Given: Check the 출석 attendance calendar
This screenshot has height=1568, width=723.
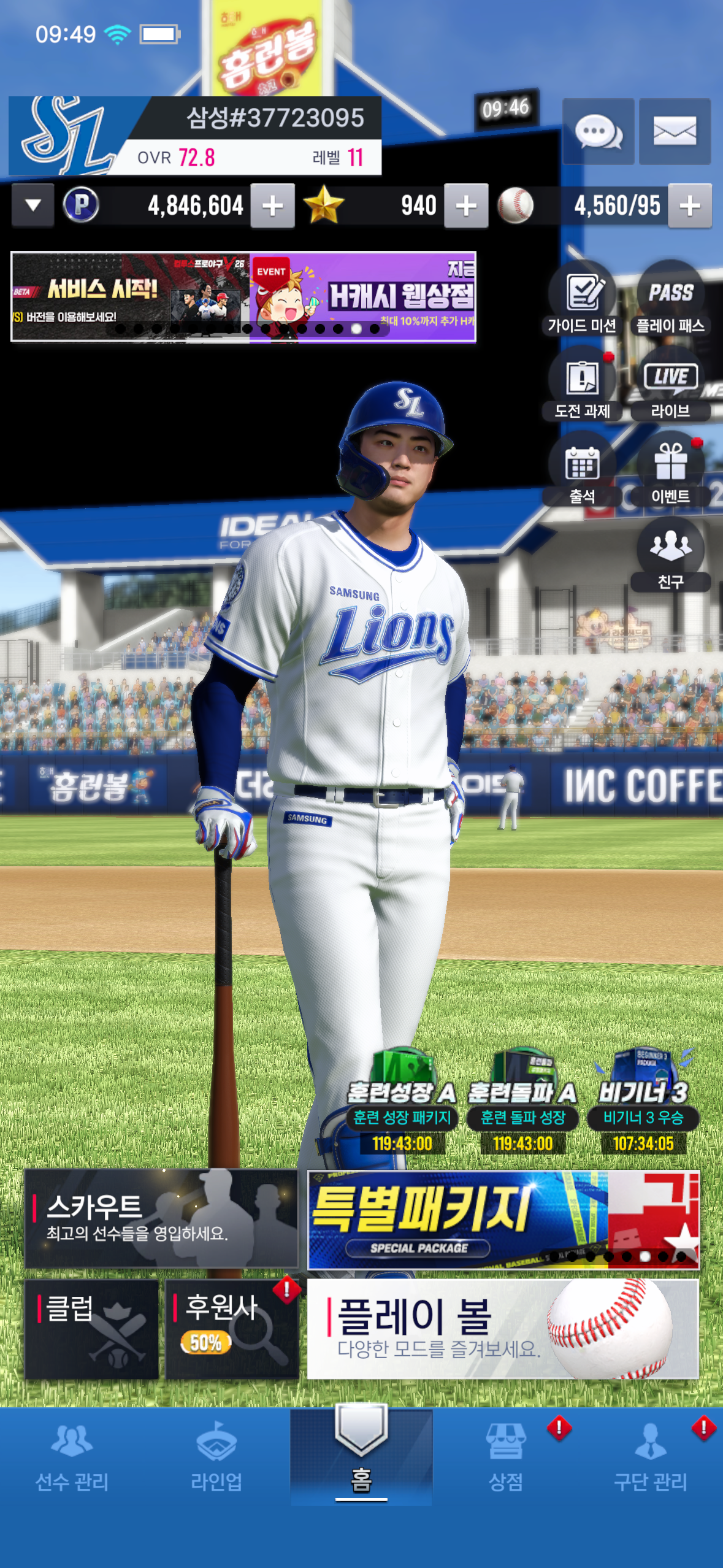Looking at the screenshot, I should click(x=582, y=470).
